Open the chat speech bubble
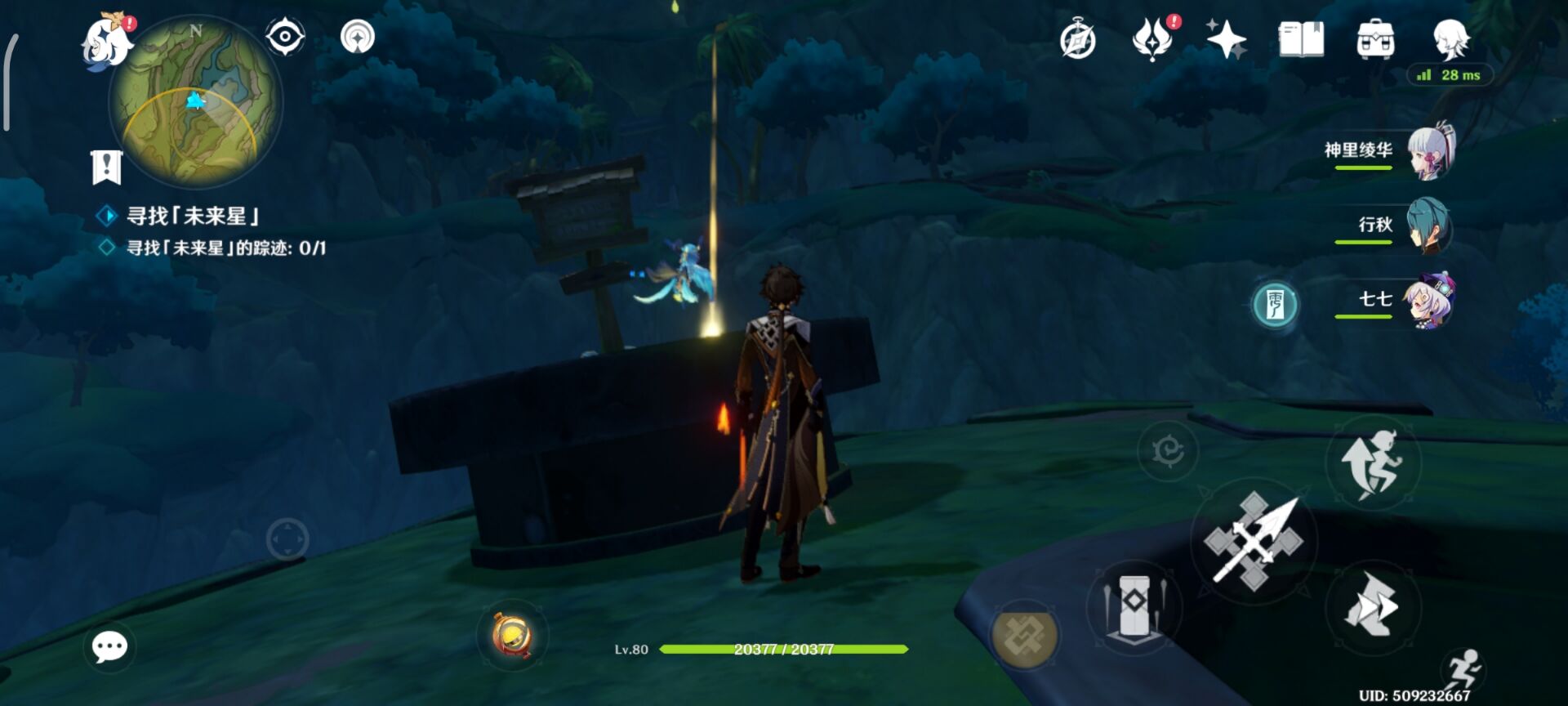The height and width of the screenshot is (706, 1568). click(109, 647)
